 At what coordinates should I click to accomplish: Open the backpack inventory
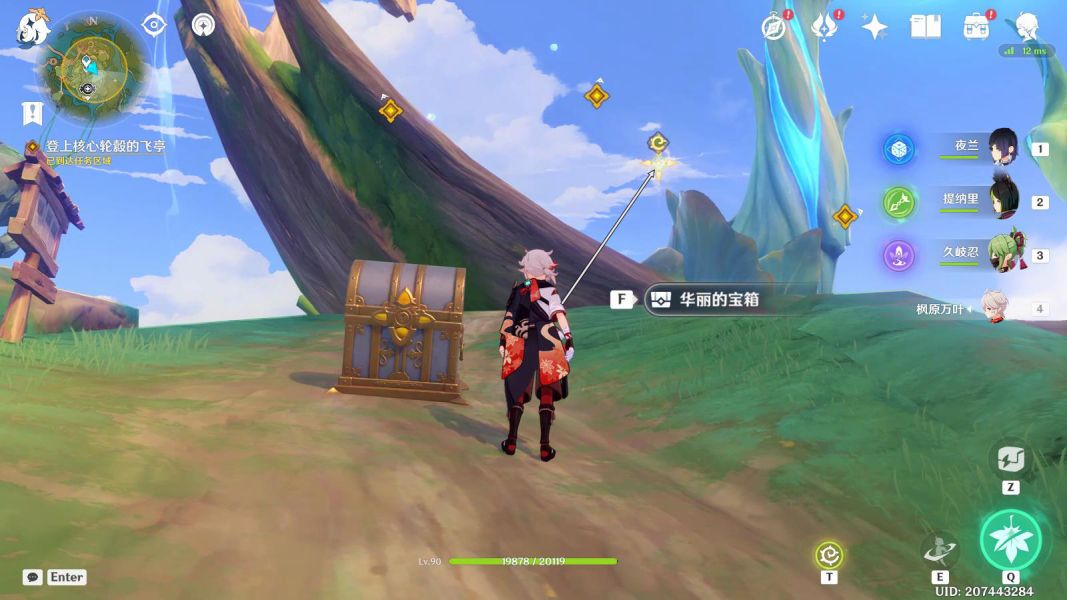(x=976, y=27)
